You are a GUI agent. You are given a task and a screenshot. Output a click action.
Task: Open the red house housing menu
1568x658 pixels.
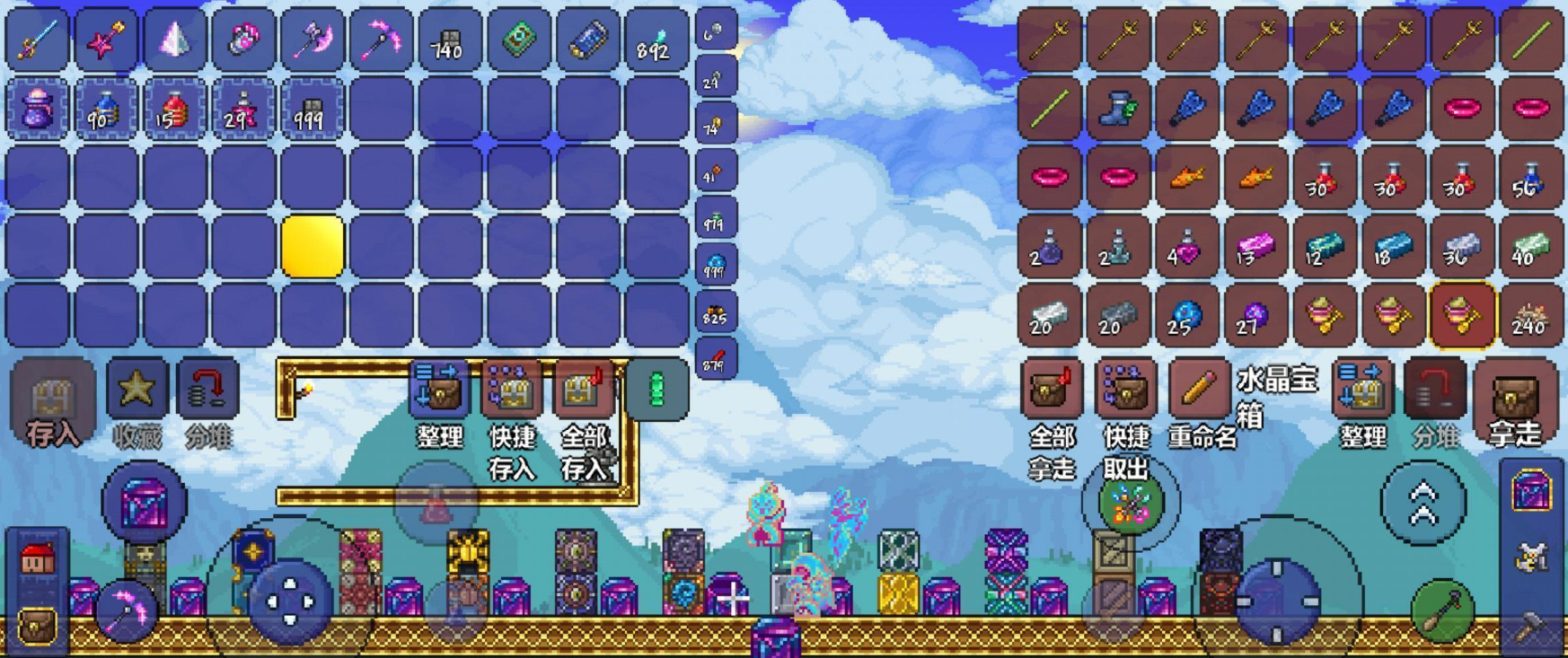tap(37, 561)
